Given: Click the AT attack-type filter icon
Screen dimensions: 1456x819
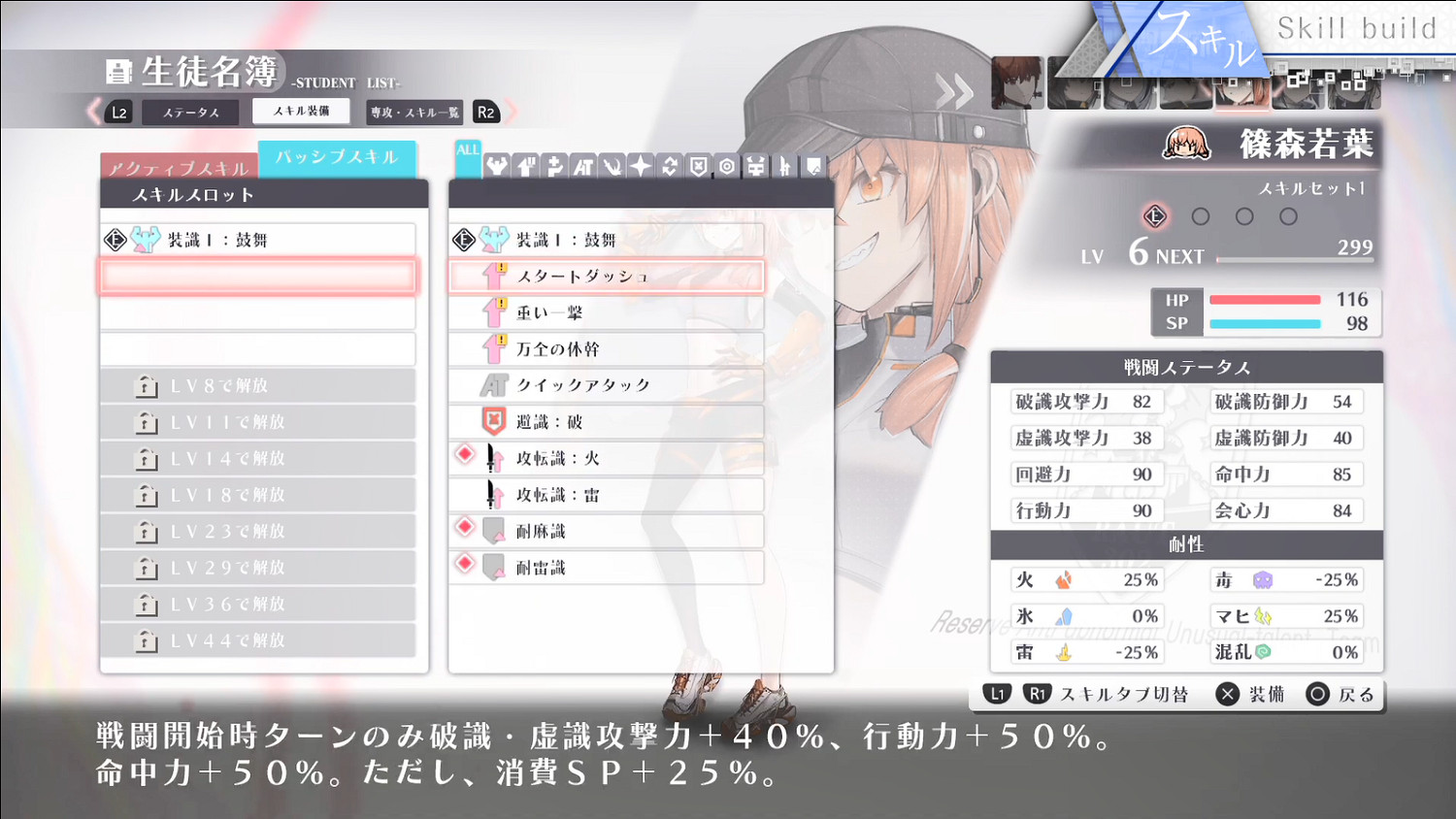Looking at the screenshot, I should 582,166.
